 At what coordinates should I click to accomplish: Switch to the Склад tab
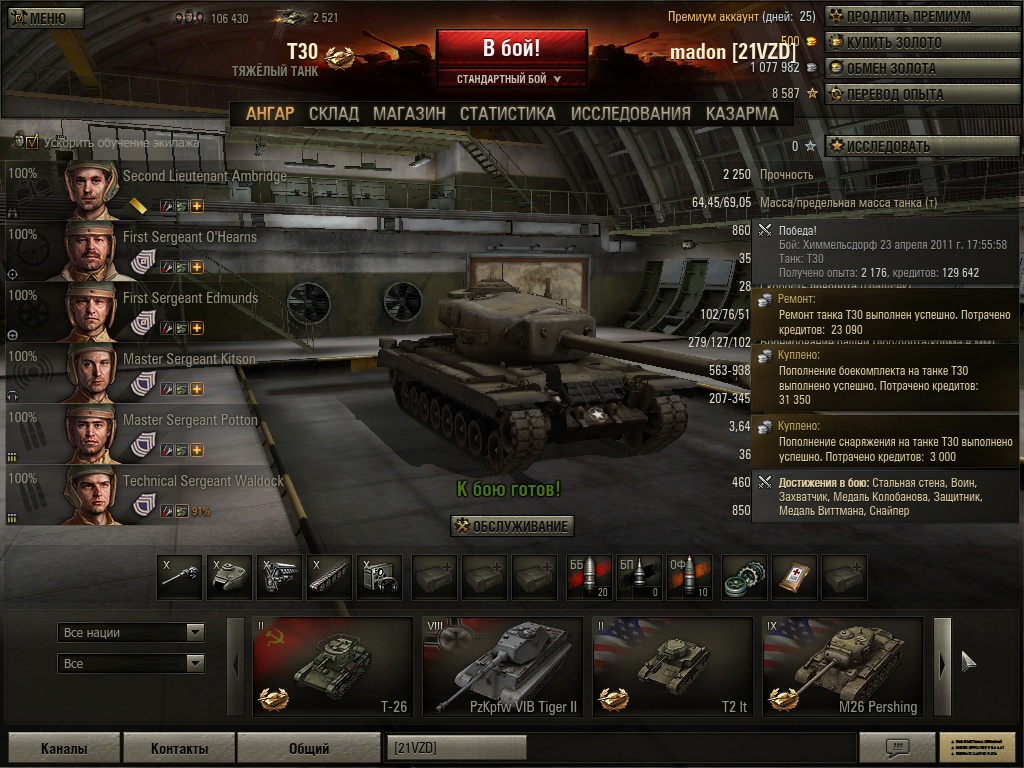tap(333, 114)
